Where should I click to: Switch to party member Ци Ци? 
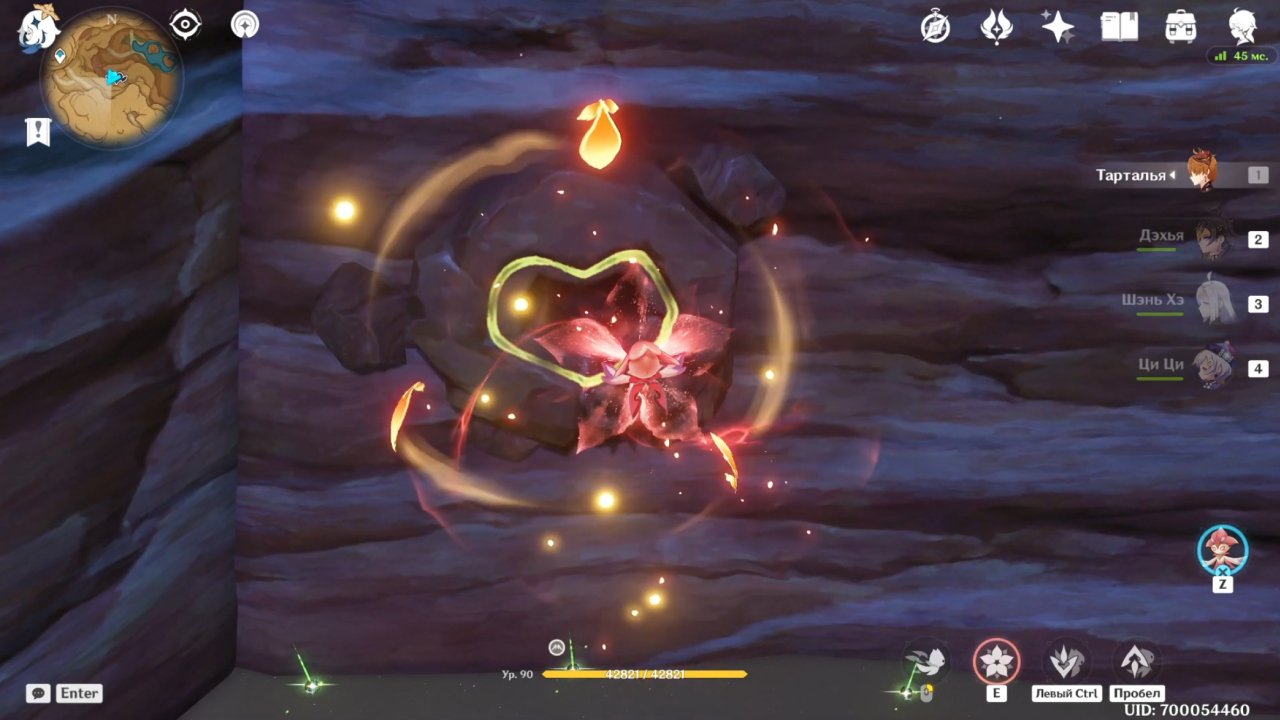1213,367
